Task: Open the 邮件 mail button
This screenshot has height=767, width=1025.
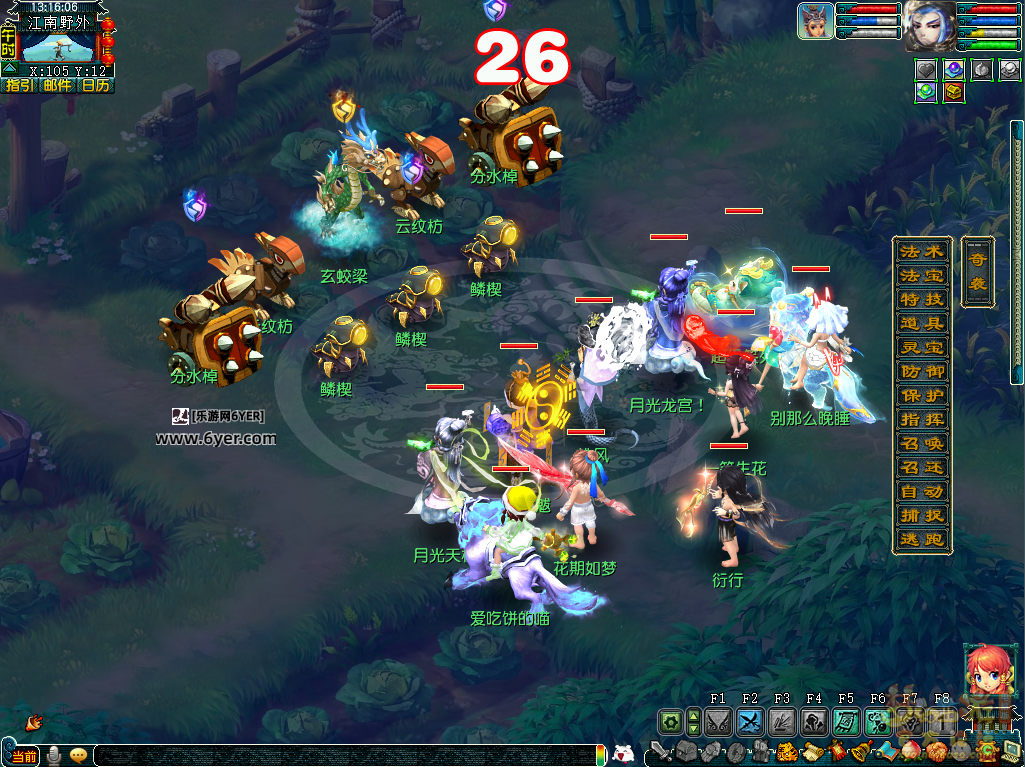Action: 58,86
